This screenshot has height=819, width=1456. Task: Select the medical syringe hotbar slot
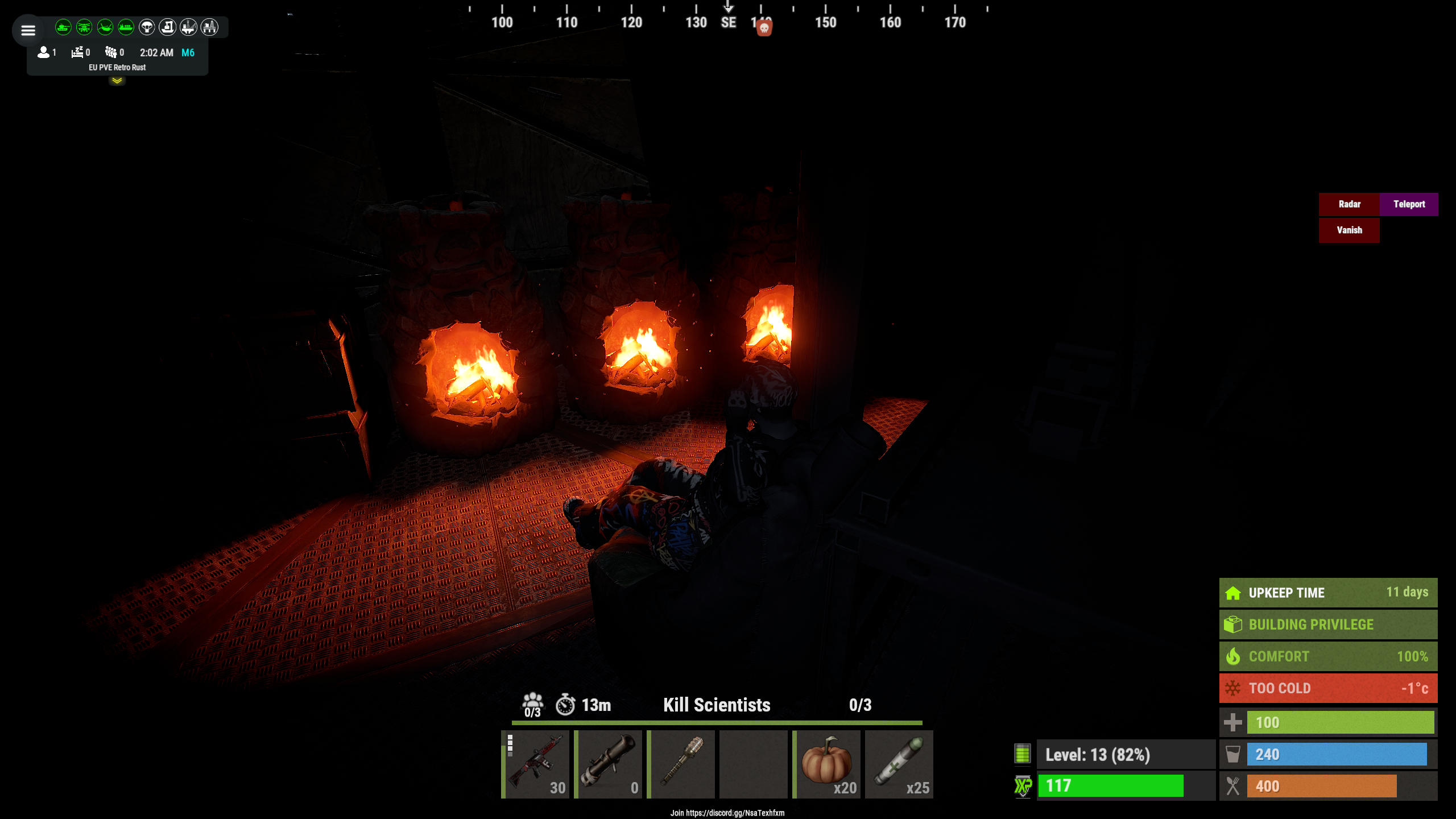coord(900,764)
